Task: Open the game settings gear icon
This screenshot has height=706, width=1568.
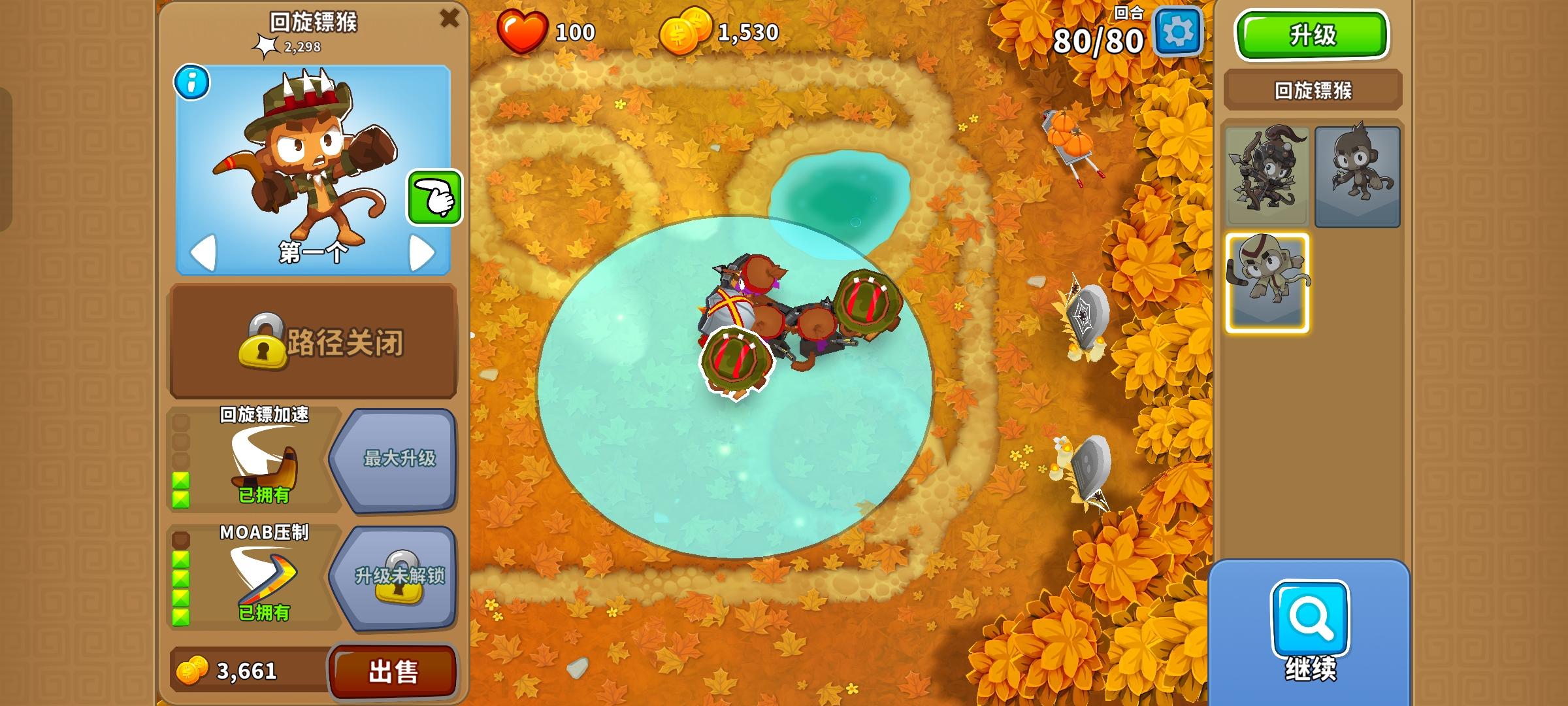Action: 1180,31
